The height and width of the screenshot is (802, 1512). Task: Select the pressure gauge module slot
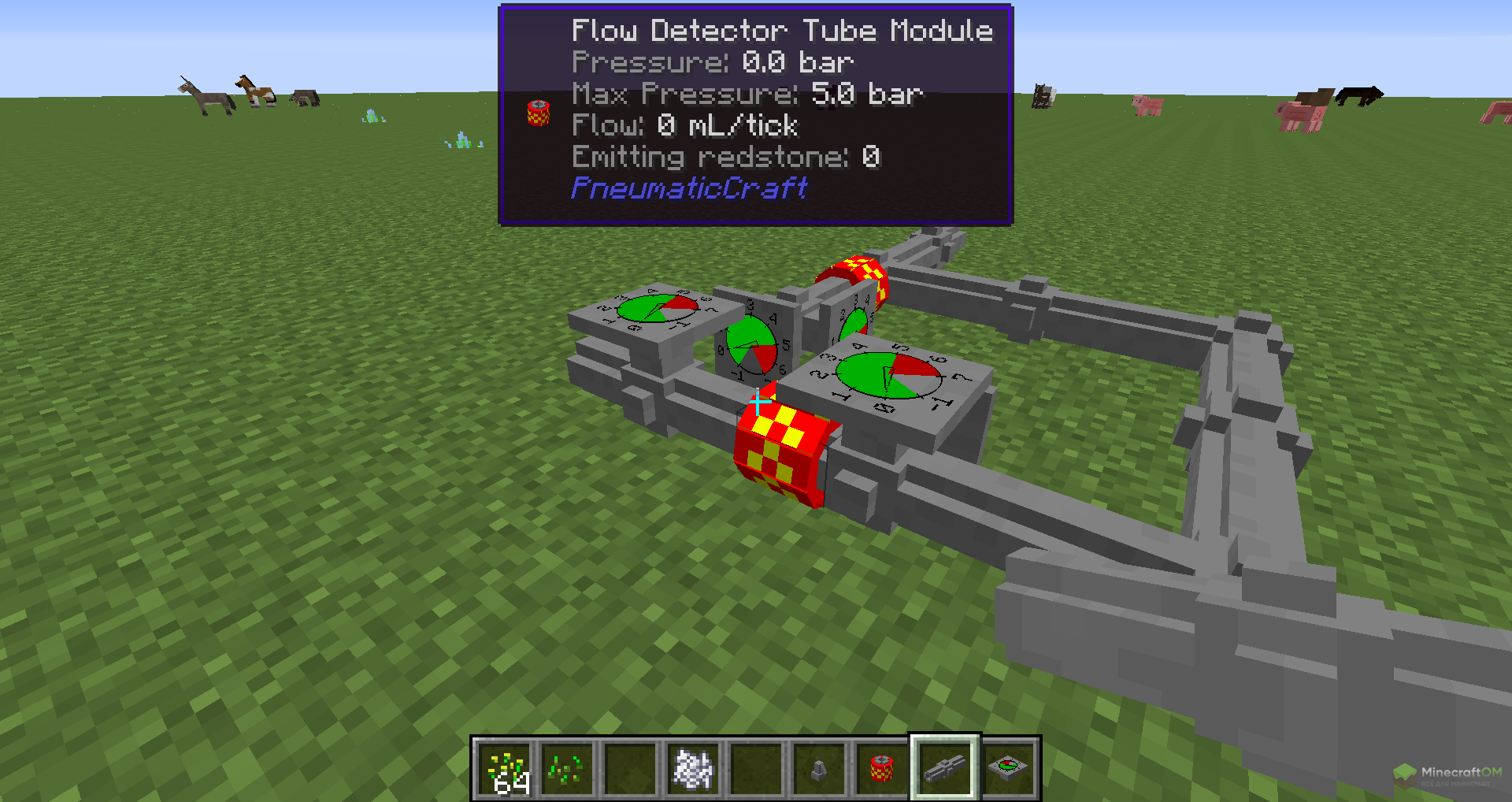[1008, 769]
